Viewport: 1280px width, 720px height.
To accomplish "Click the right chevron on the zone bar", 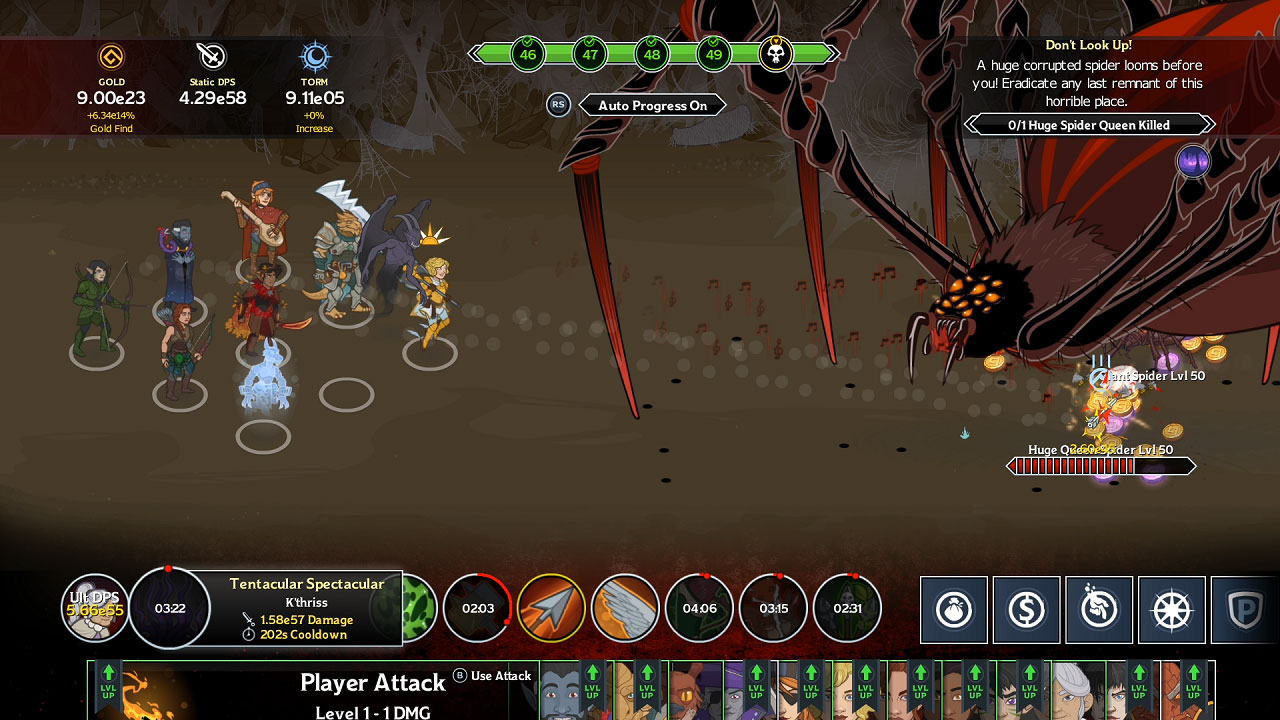I will coord(833,54).
